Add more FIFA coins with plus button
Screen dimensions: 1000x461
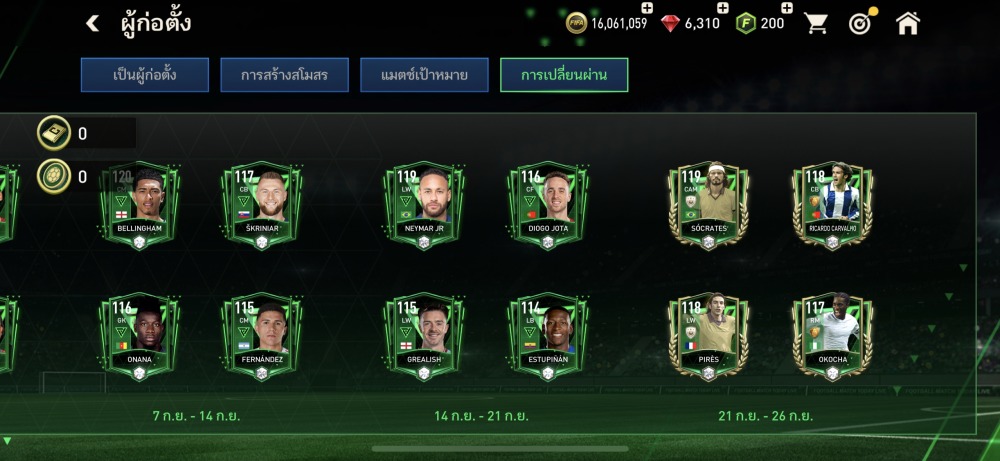pos(646,9)
